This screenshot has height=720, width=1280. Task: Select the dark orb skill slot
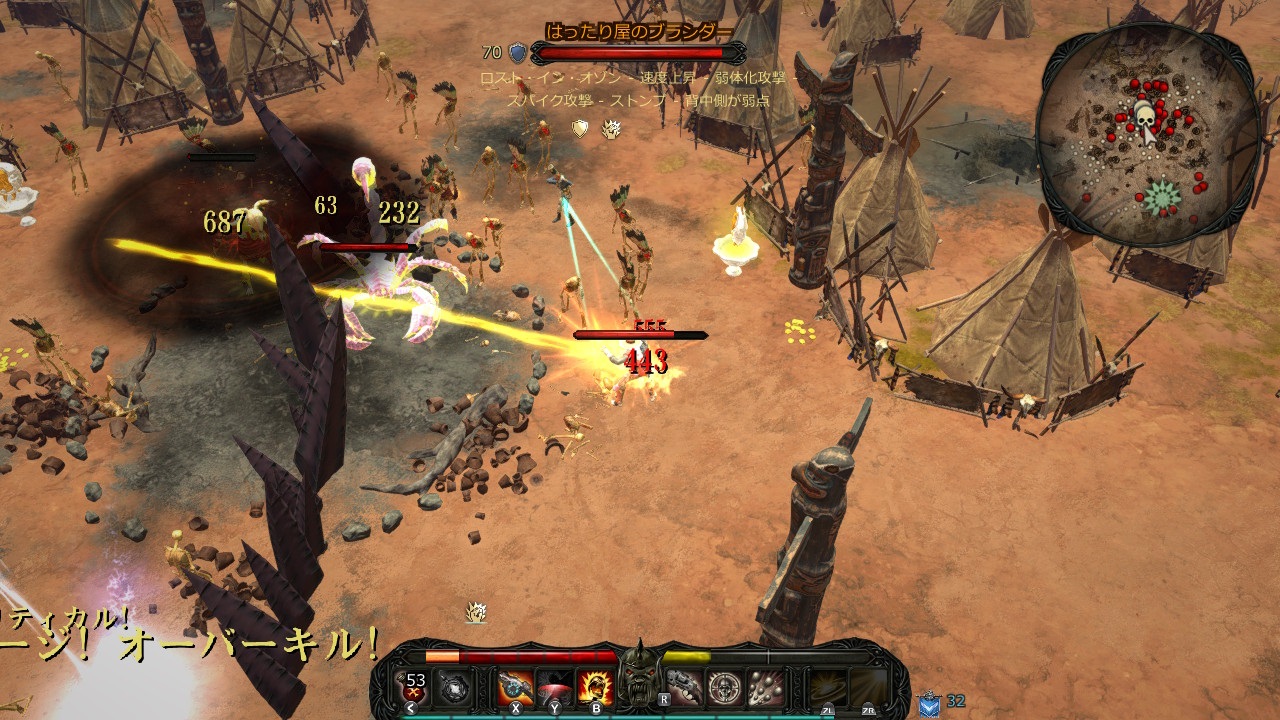(455, 688)
